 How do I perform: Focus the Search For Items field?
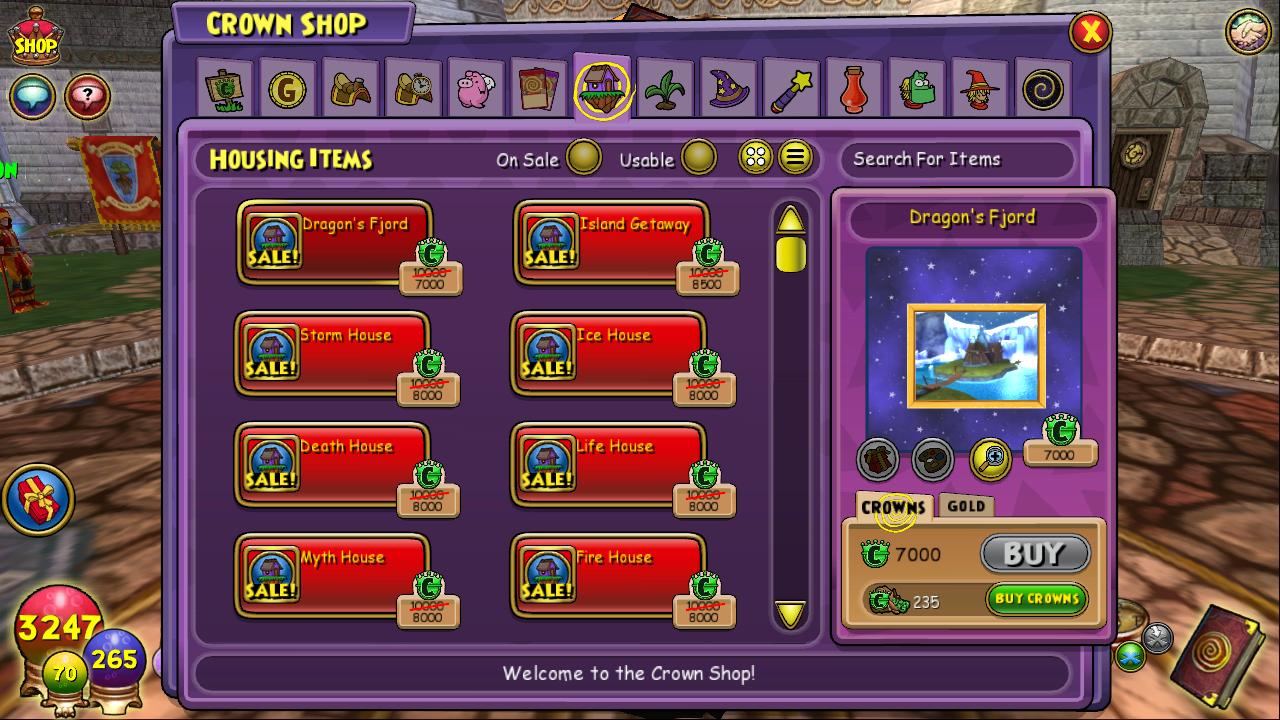[955, 159]
